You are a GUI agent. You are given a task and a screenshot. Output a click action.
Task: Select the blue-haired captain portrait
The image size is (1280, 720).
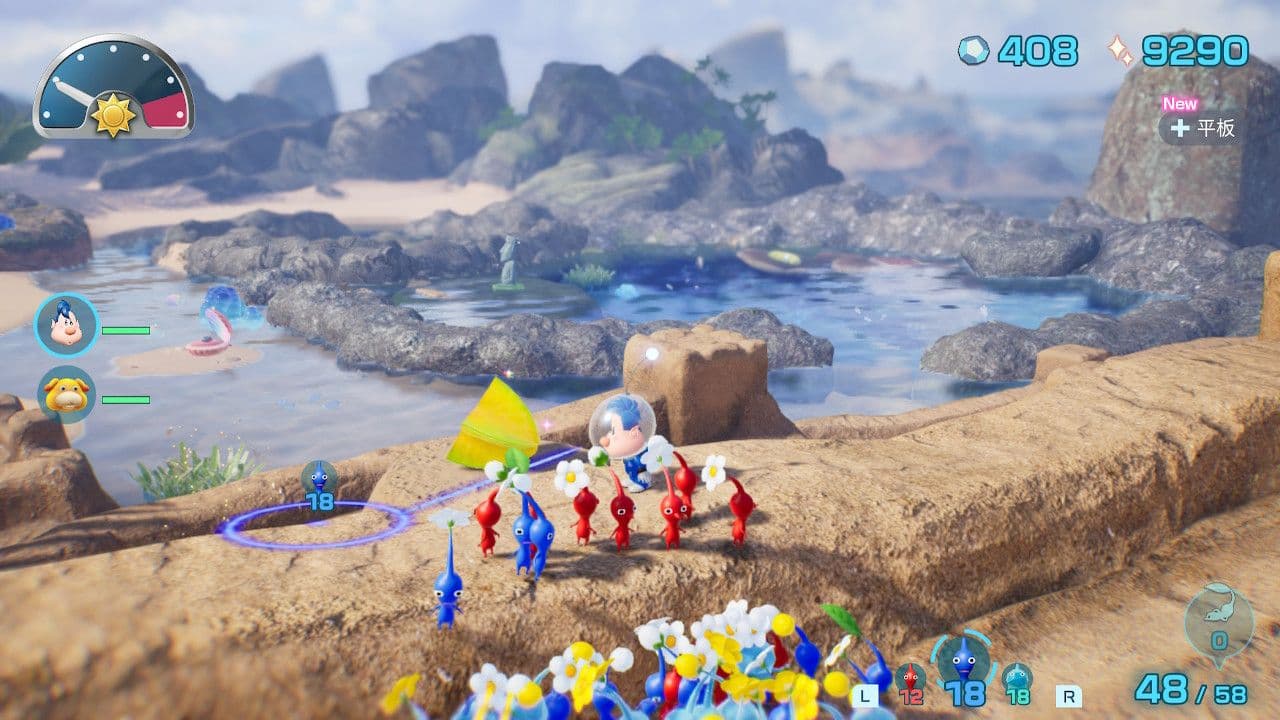[66, 326]
